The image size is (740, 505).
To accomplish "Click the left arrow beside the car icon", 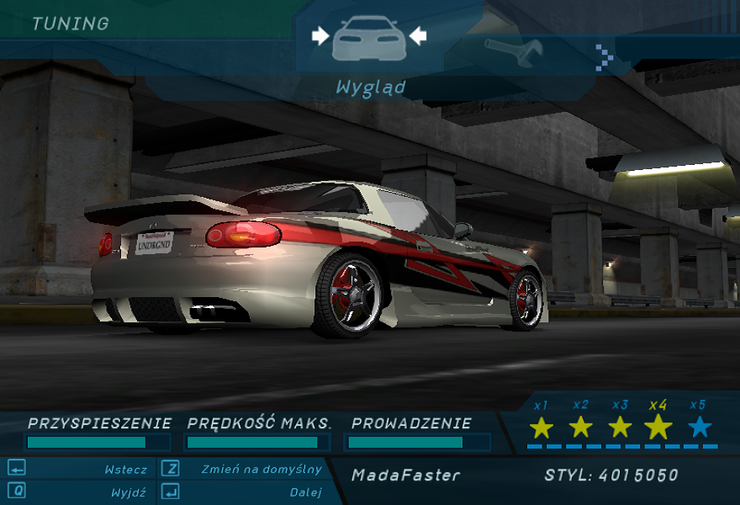I will [x=320, y=36].
